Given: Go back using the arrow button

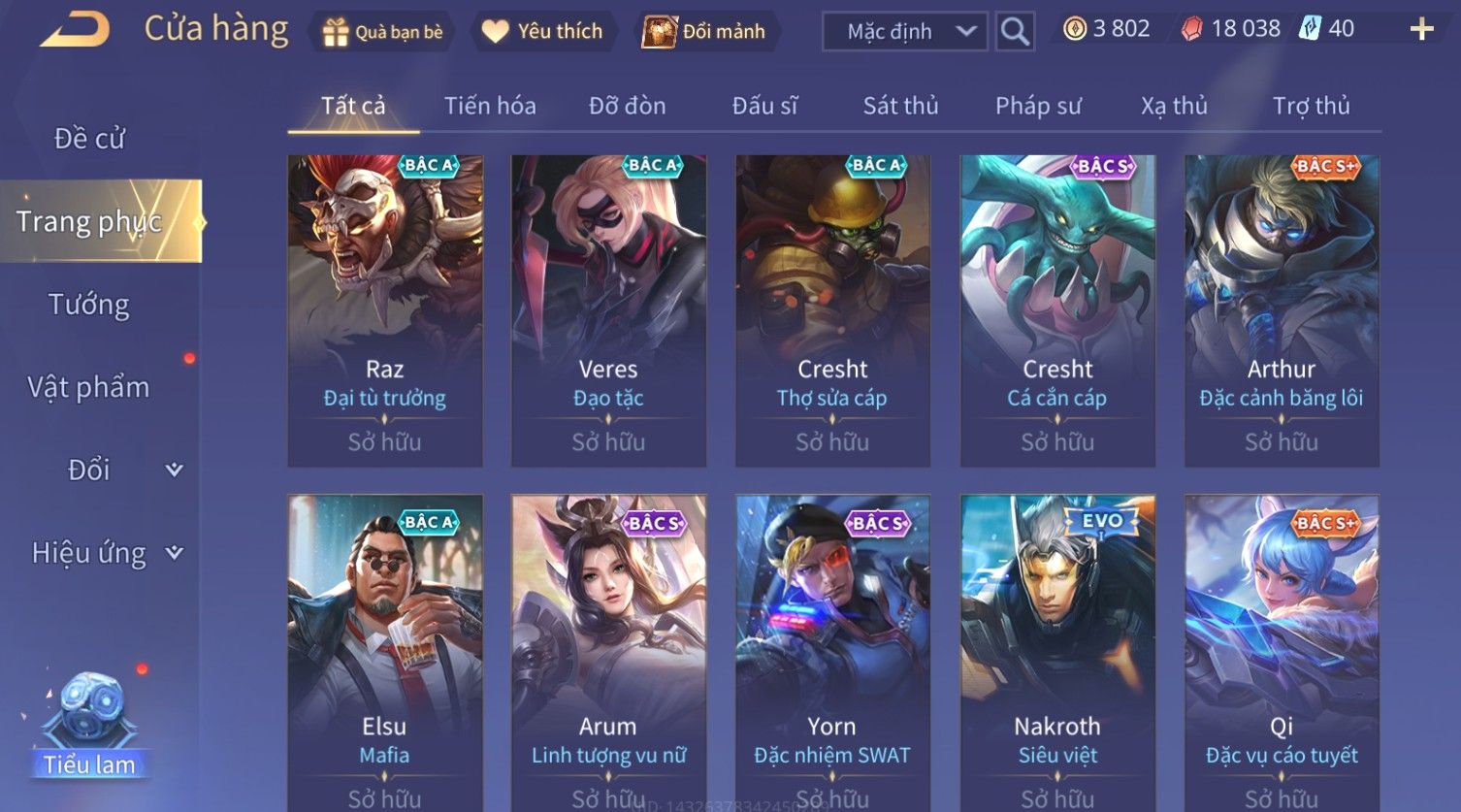Looking at the screenshot, I should [75, 29].
